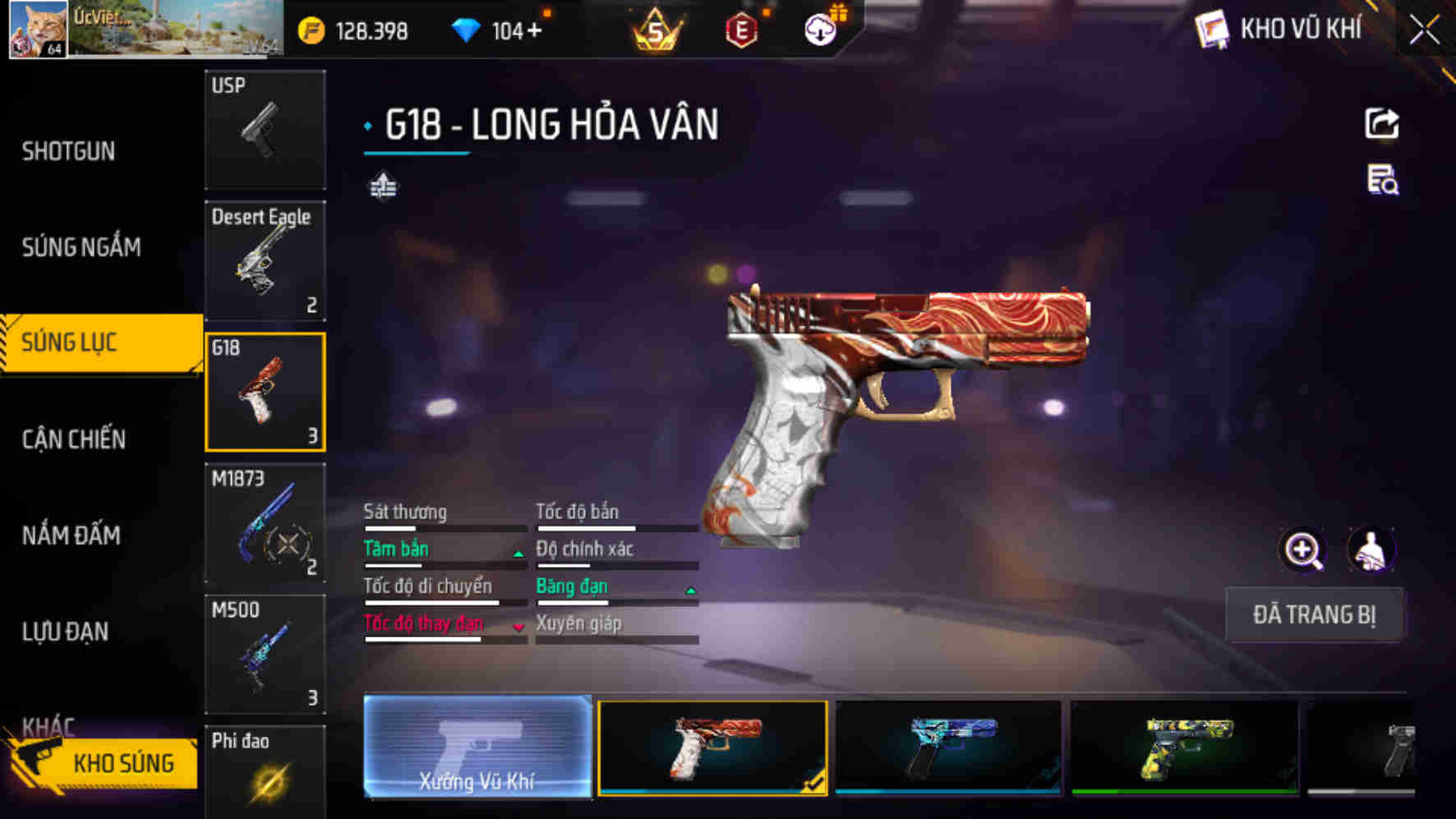Choose the USP pistol slot
Image resolution: width=1456 pixels, height=819 pixels.
pyautogui.click(x=265, y=130)
